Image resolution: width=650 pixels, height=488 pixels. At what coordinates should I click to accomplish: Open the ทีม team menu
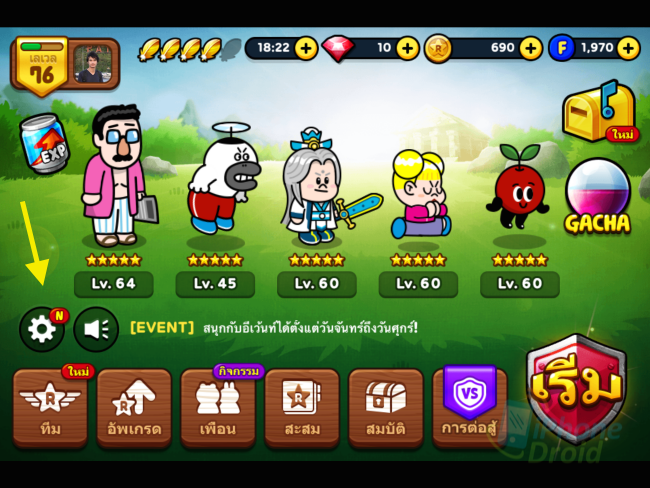tap(50, 407)
